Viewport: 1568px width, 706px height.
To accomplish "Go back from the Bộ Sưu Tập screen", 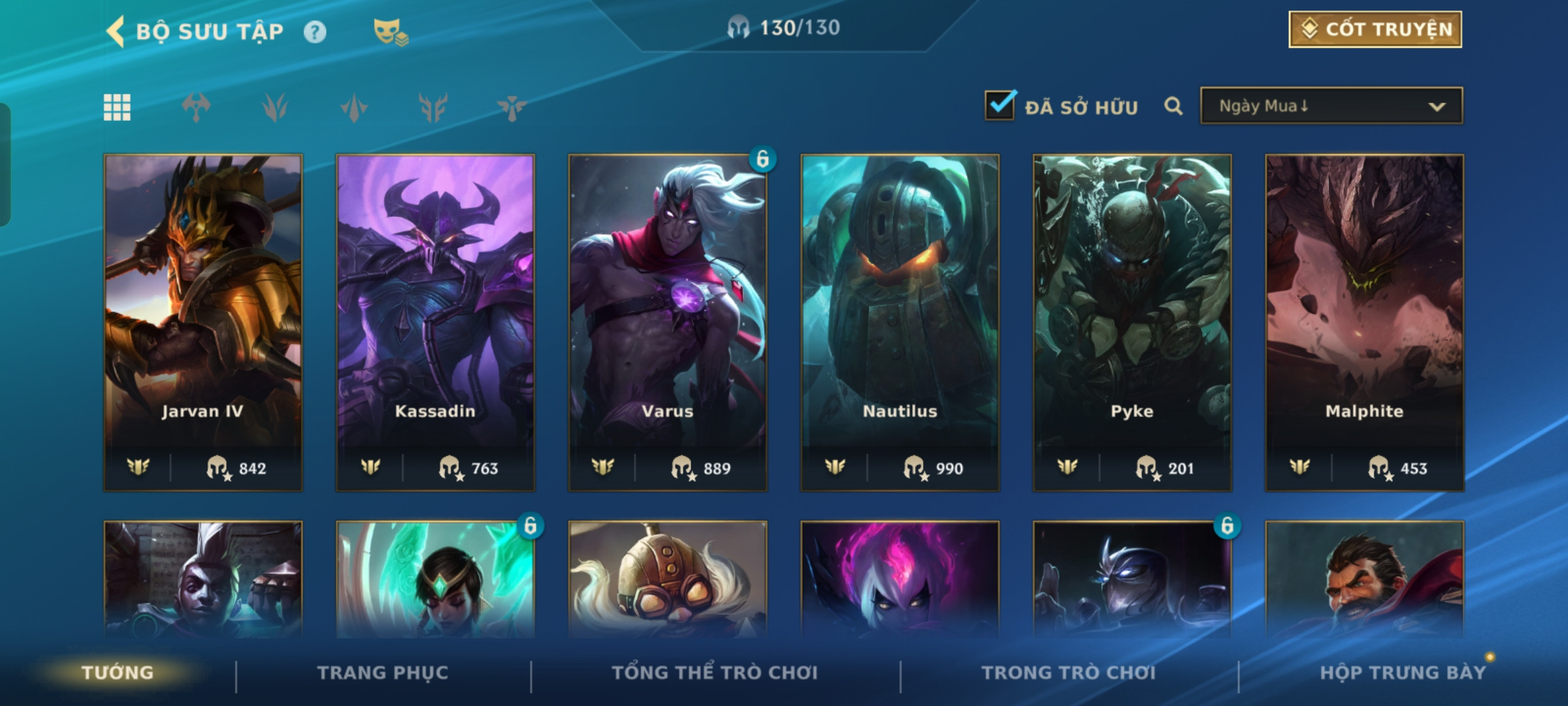I will 116,31.
